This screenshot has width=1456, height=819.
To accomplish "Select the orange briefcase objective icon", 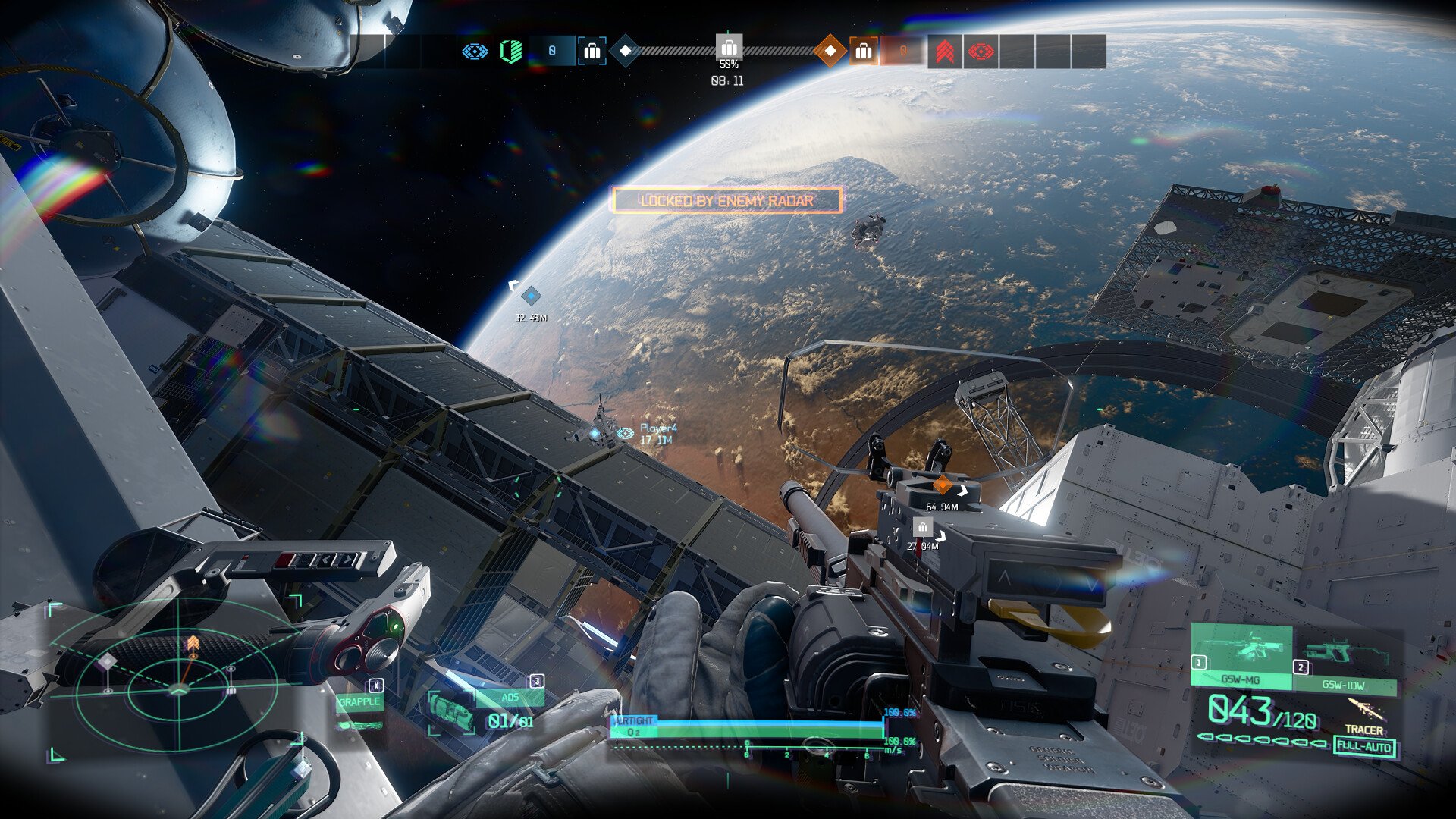I will point(862,50).
